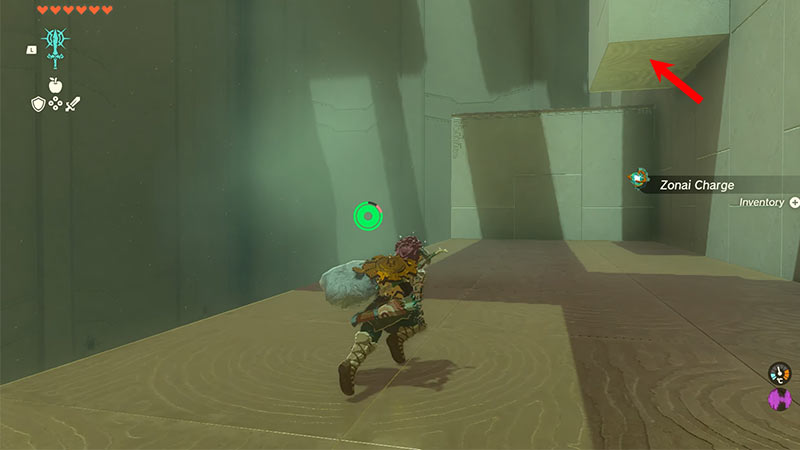This screenshot has width=800, height=450.
Task: Click the Zonai Charge pickup notification
Action: coord(697,184)
